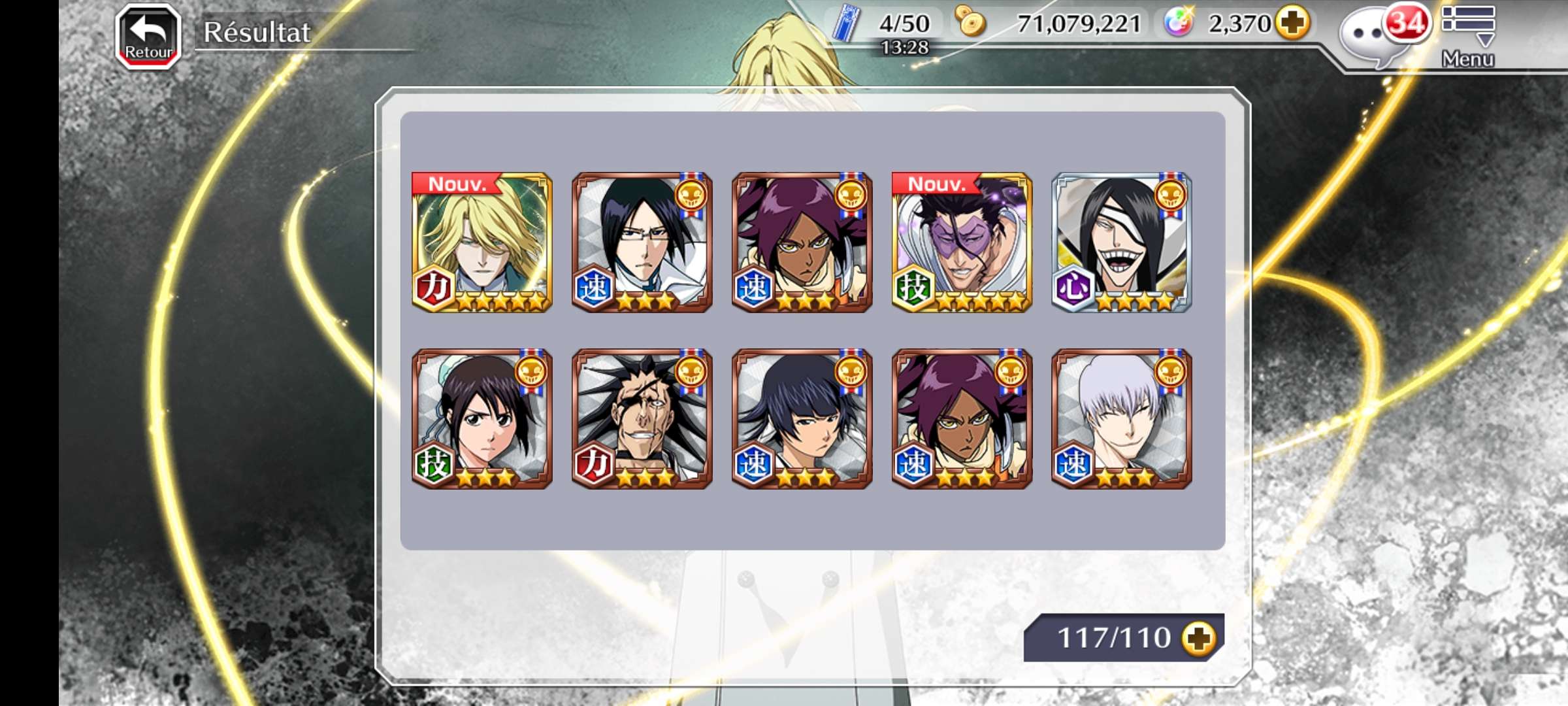
Task: Add more spirit orbs with the plus button
Action: click(x=1293, y=24)
